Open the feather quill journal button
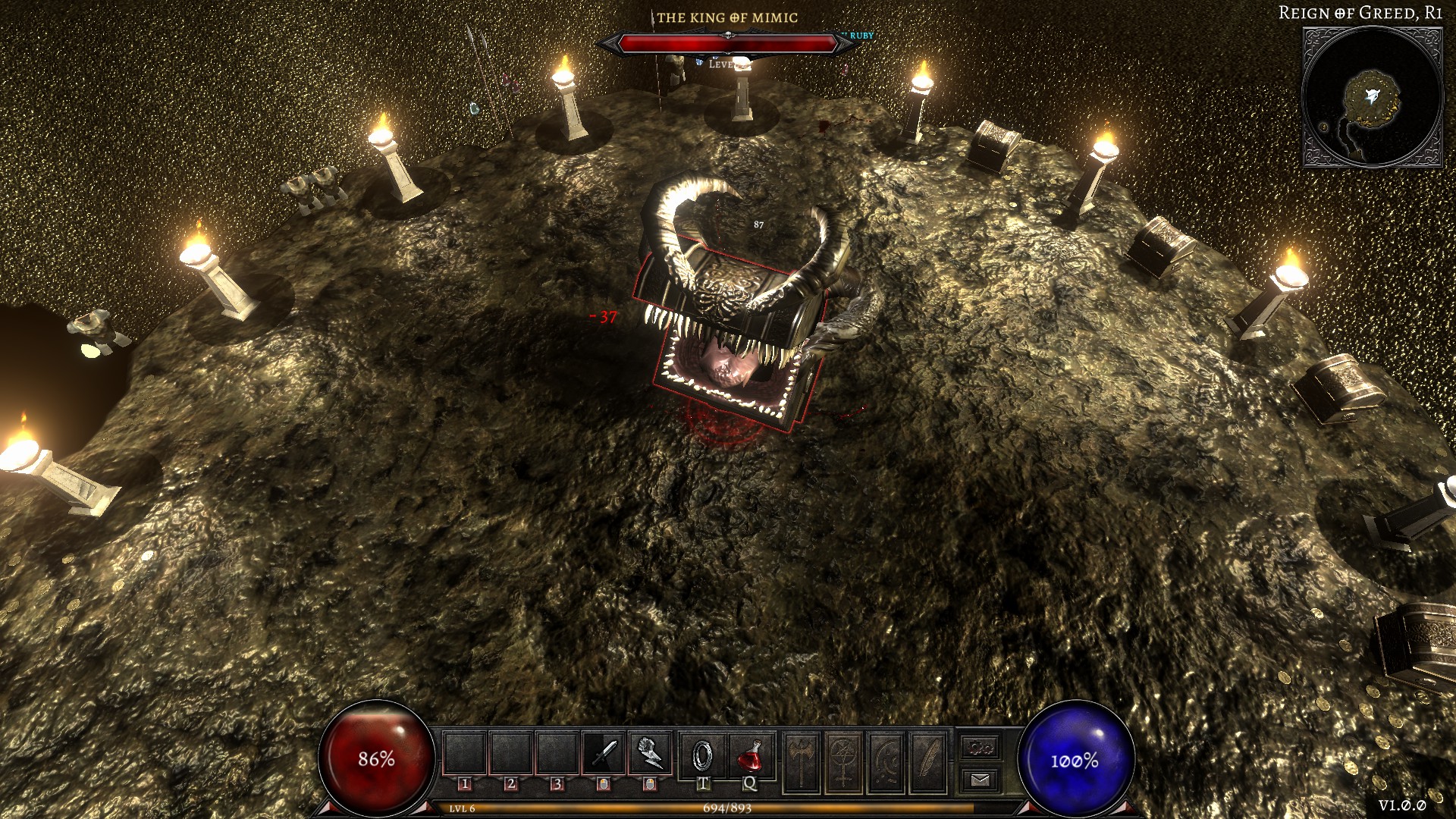 coord(927,761)
